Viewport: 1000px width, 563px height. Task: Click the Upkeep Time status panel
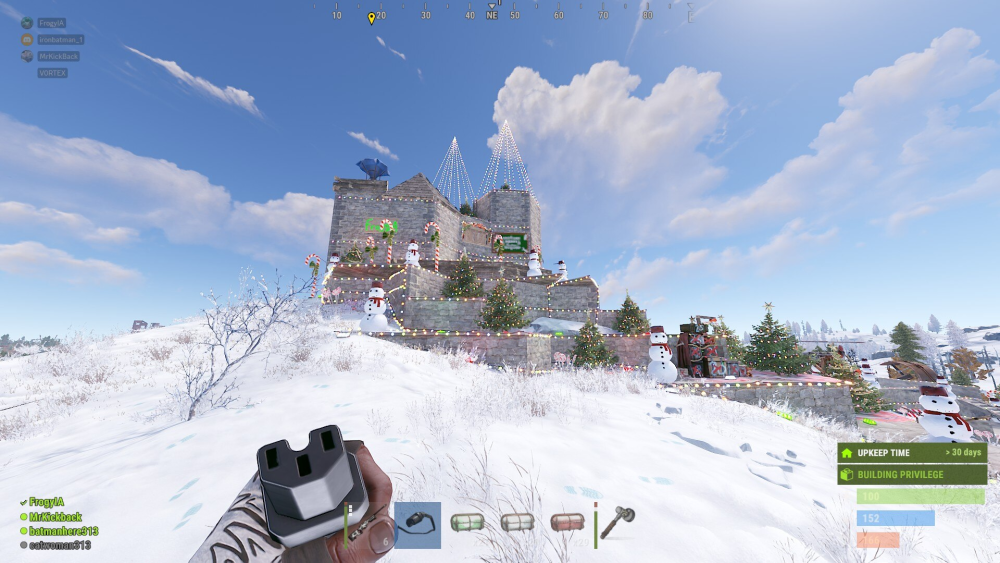click(912, 453)
